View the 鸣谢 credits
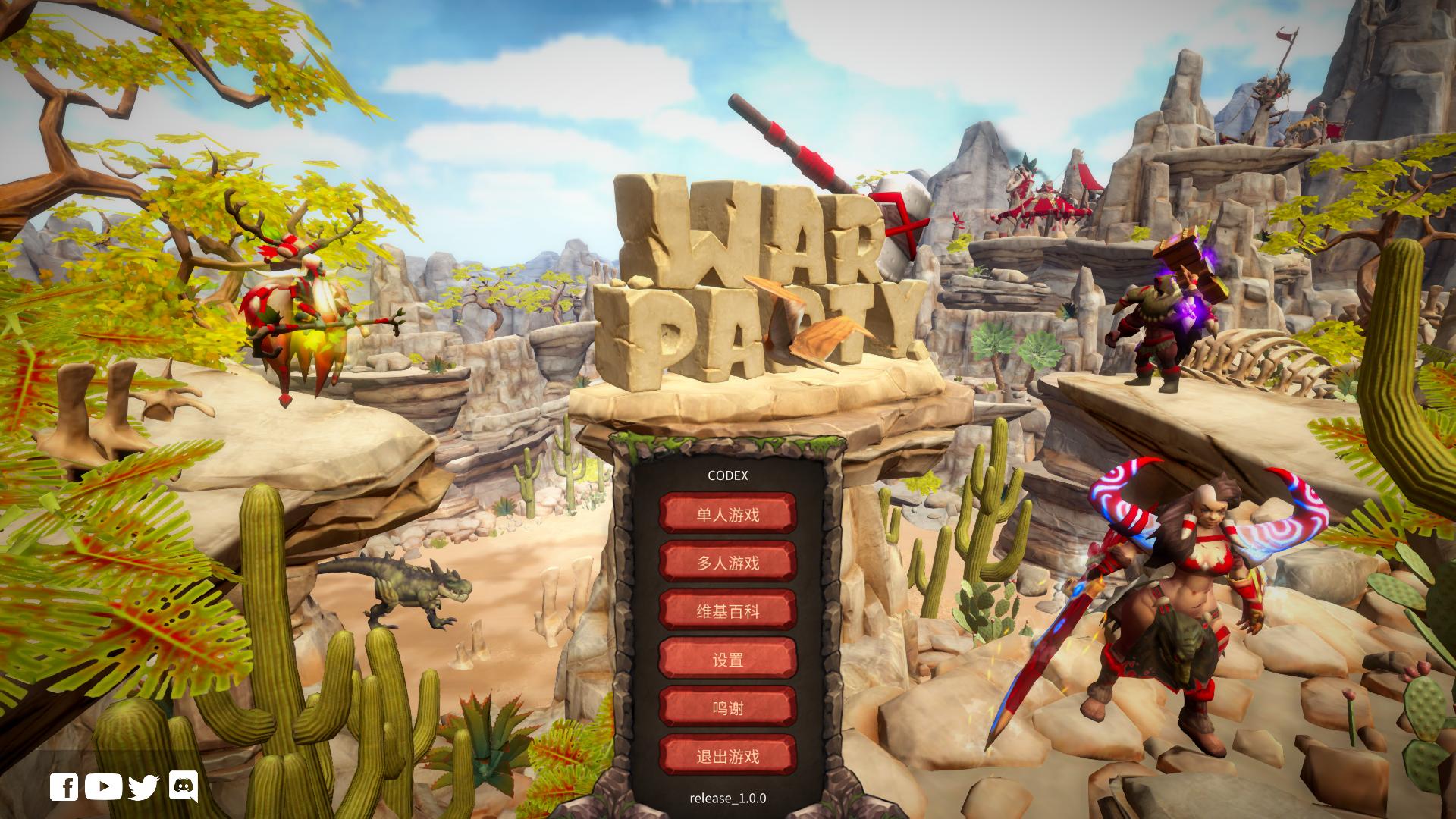Viewport: 1456px width, 819px height. 727,708
